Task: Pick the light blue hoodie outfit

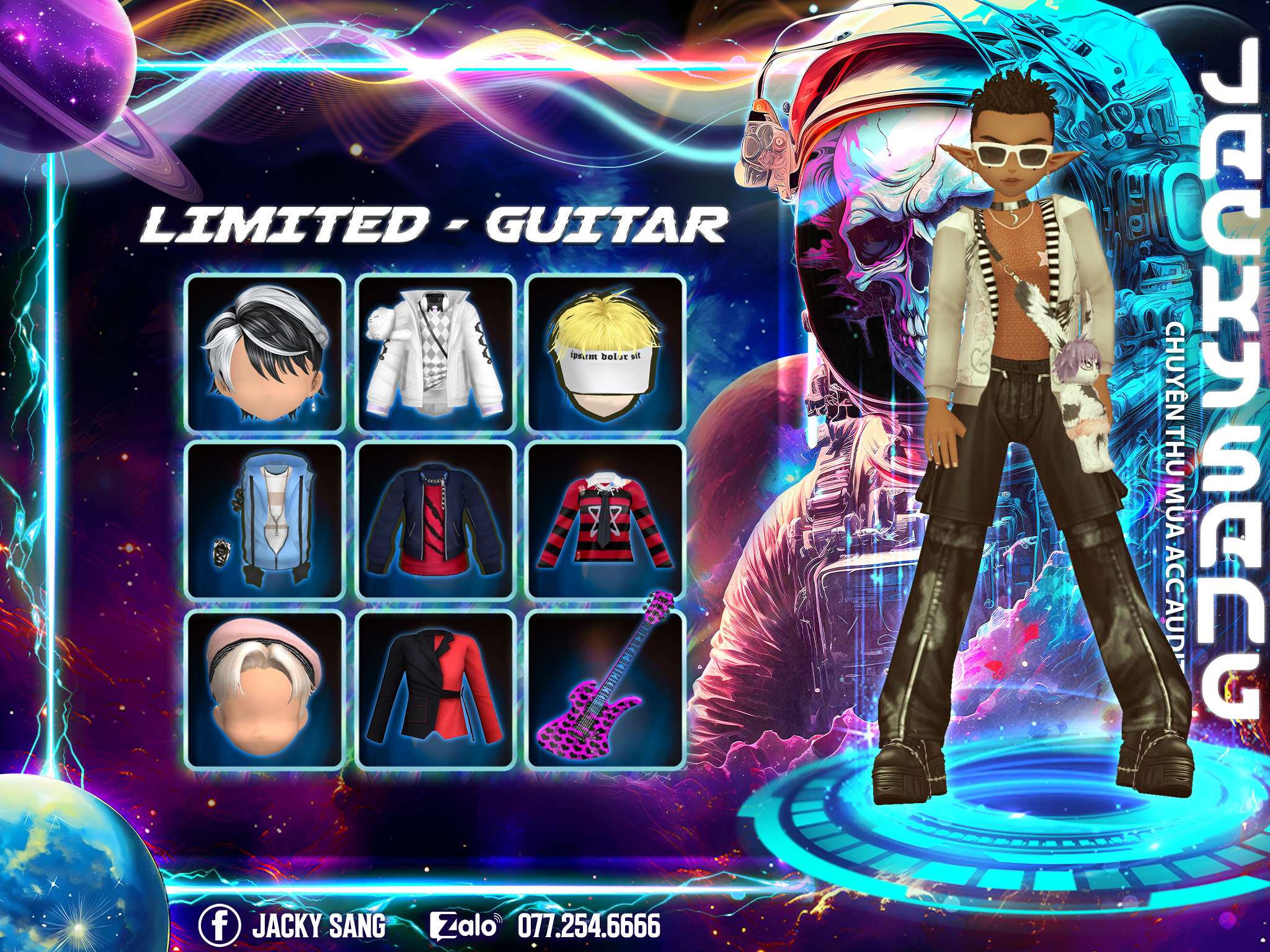Action: [265, 521]
